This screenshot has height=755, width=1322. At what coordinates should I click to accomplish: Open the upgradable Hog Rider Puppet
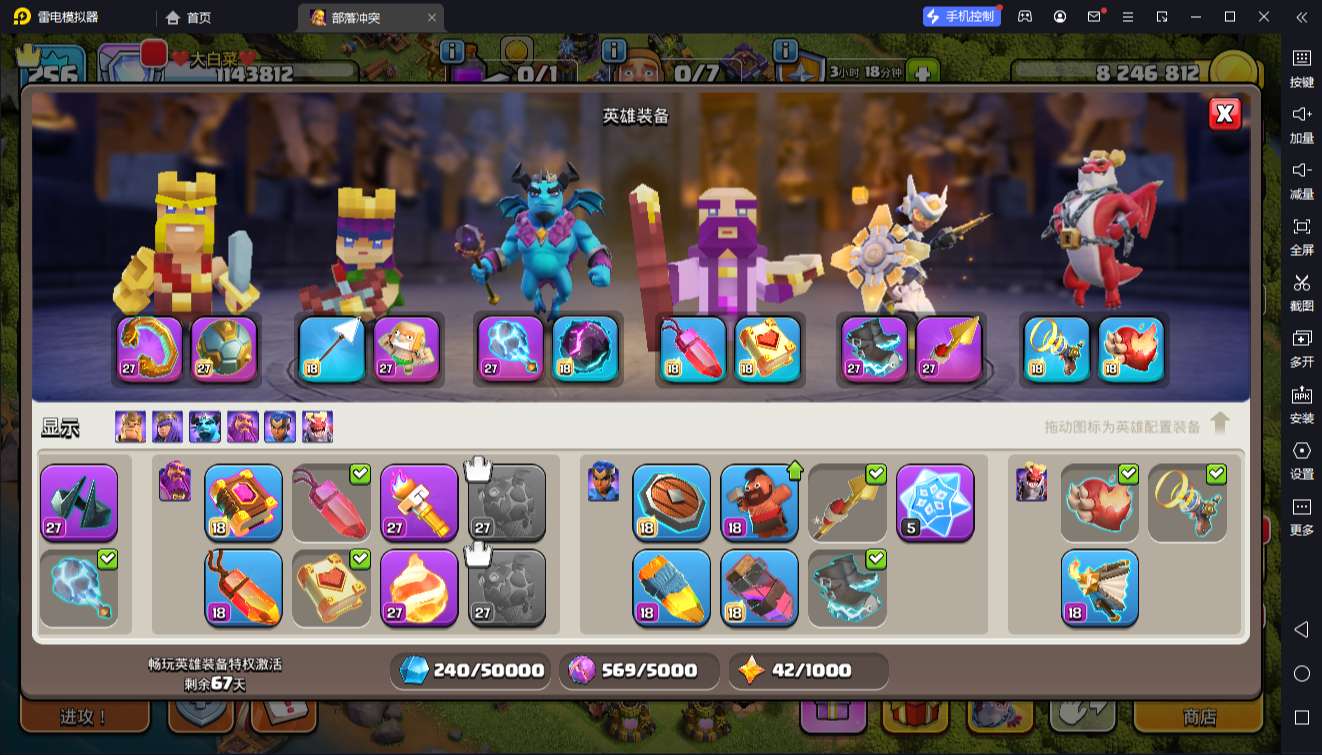pyautogui.click(x=759, y=502)
